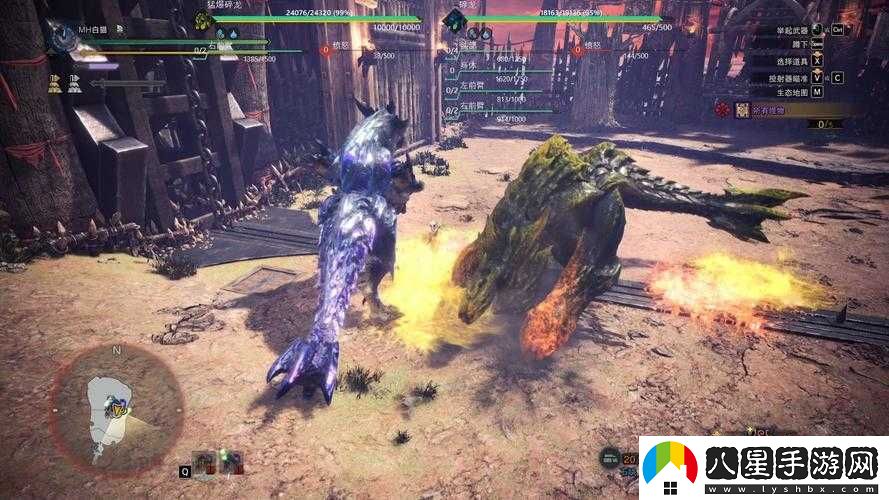Click the red 愤怒 enrage marker

point(326,48)
